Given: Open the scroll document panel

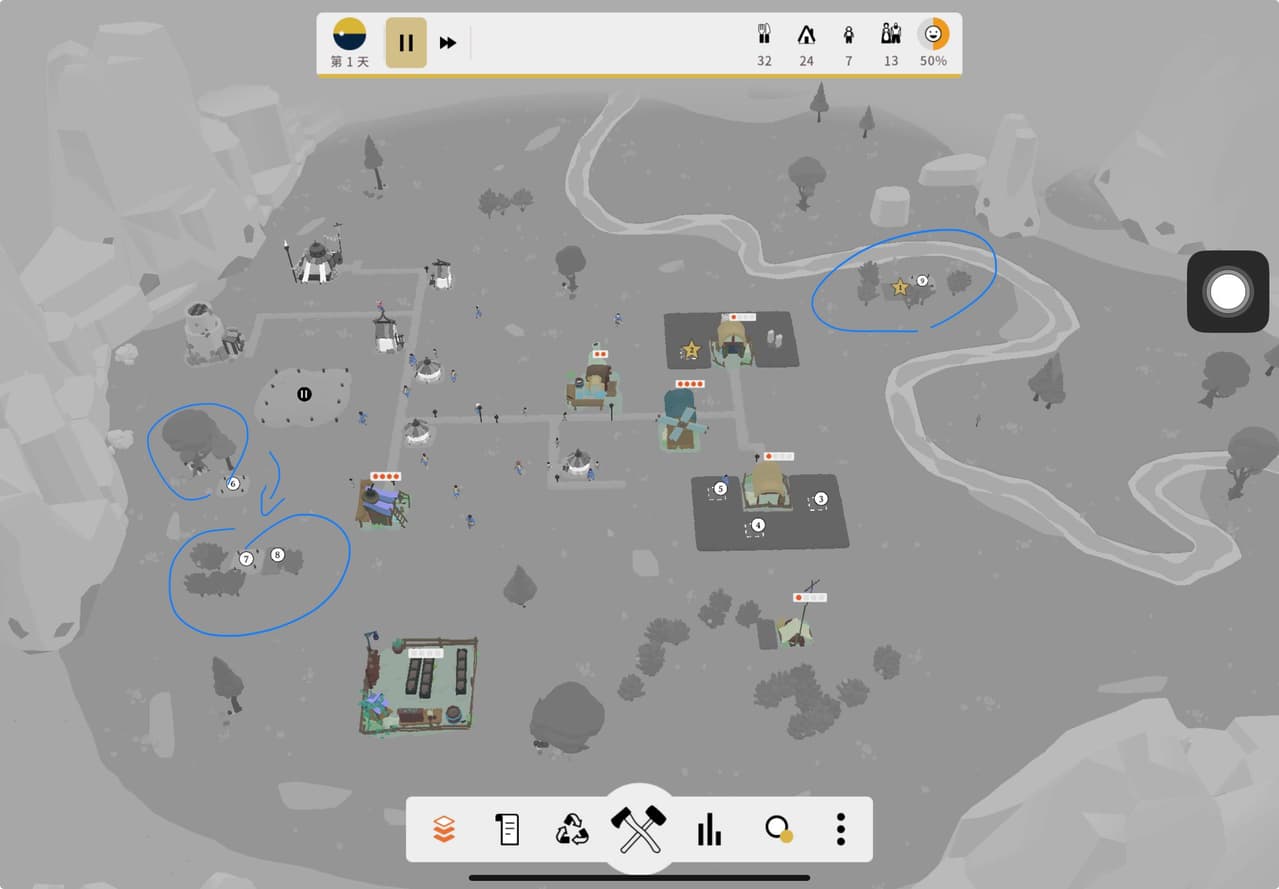Looking at the screenshot, I should (x=508, y=829).
